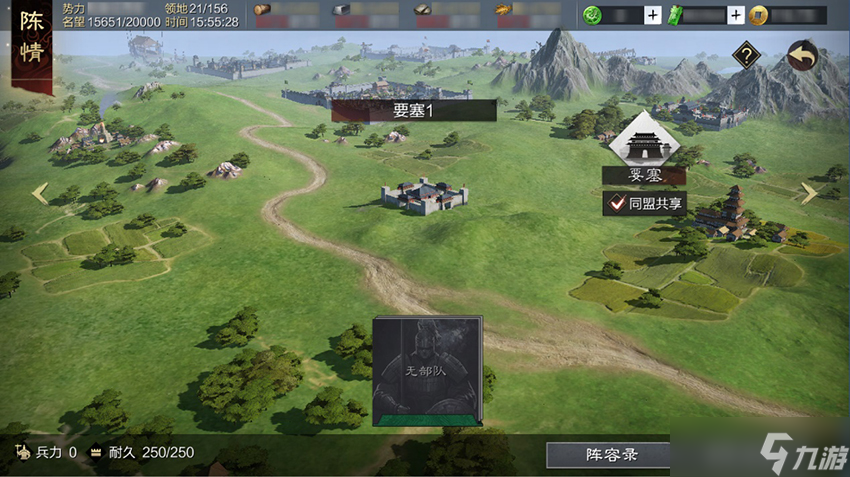Open the question mark help button
The width and height of the screenshot is (850, 477).
pyautogui.click(x=745, y=56)
